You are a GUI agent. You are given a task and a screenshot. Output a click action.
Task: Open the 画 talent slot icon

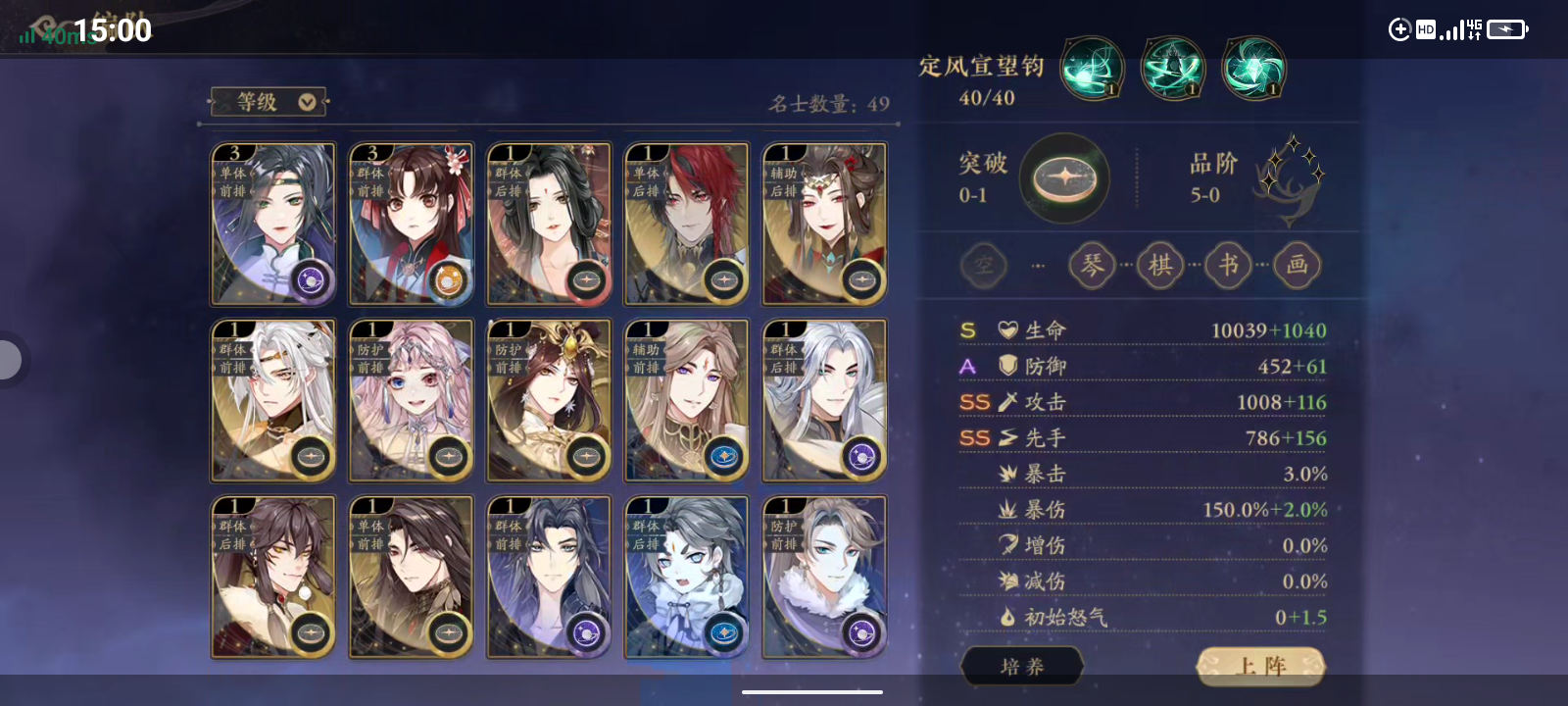1297,265
